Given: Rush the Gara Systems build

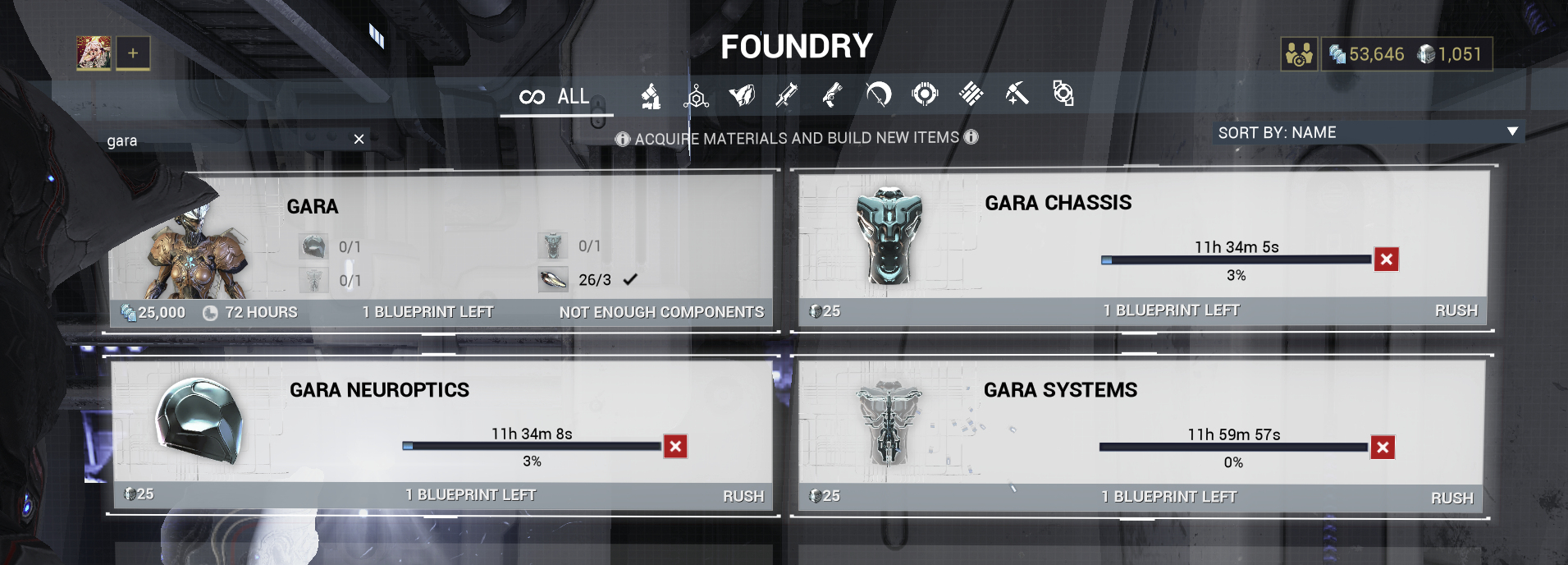Looking at the screenshot, I should (x=1451, y=498).
